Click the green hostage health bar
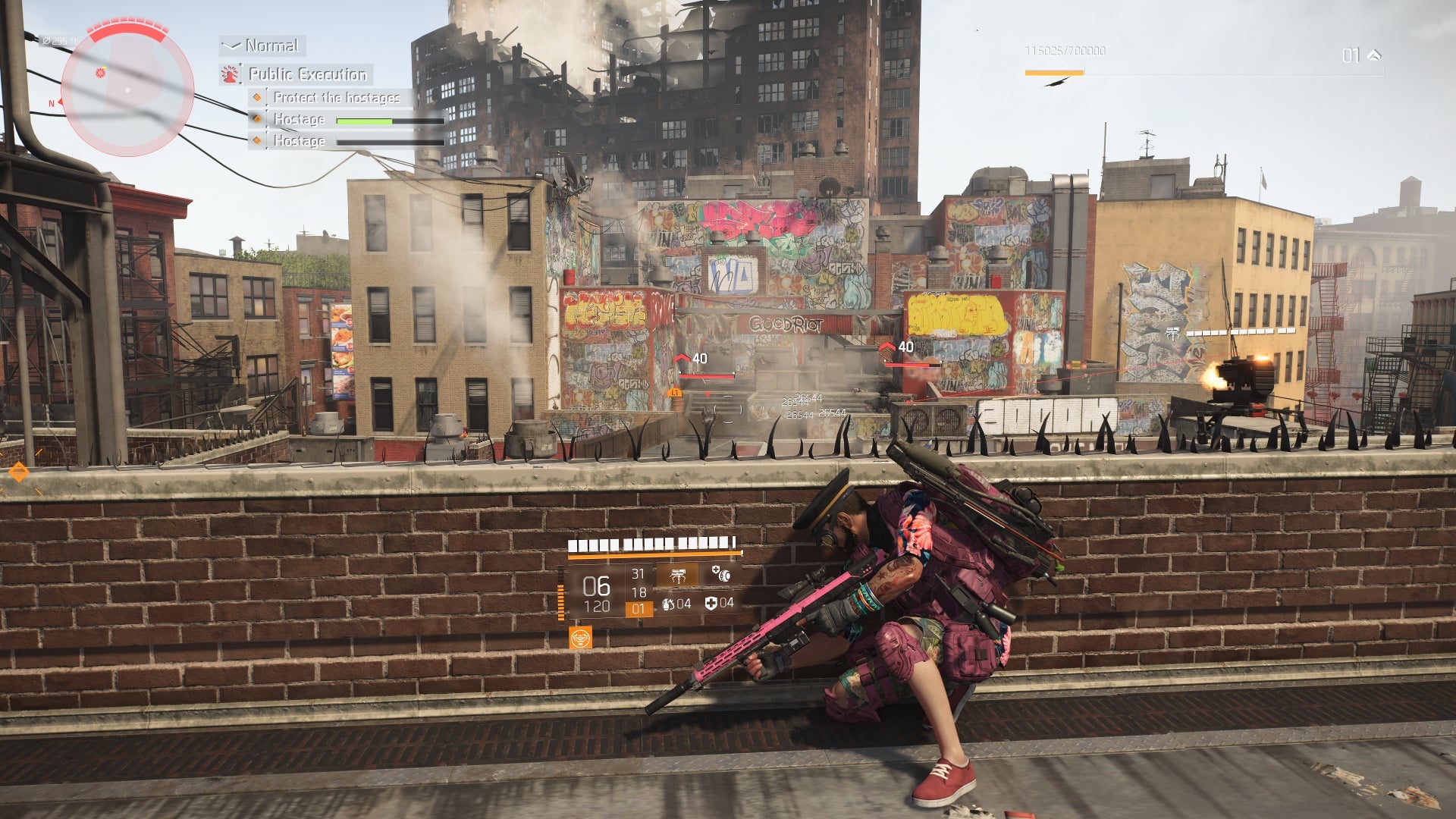Image resolution: width=1456 pixels, height=819 pixels. tap(364, 120)
